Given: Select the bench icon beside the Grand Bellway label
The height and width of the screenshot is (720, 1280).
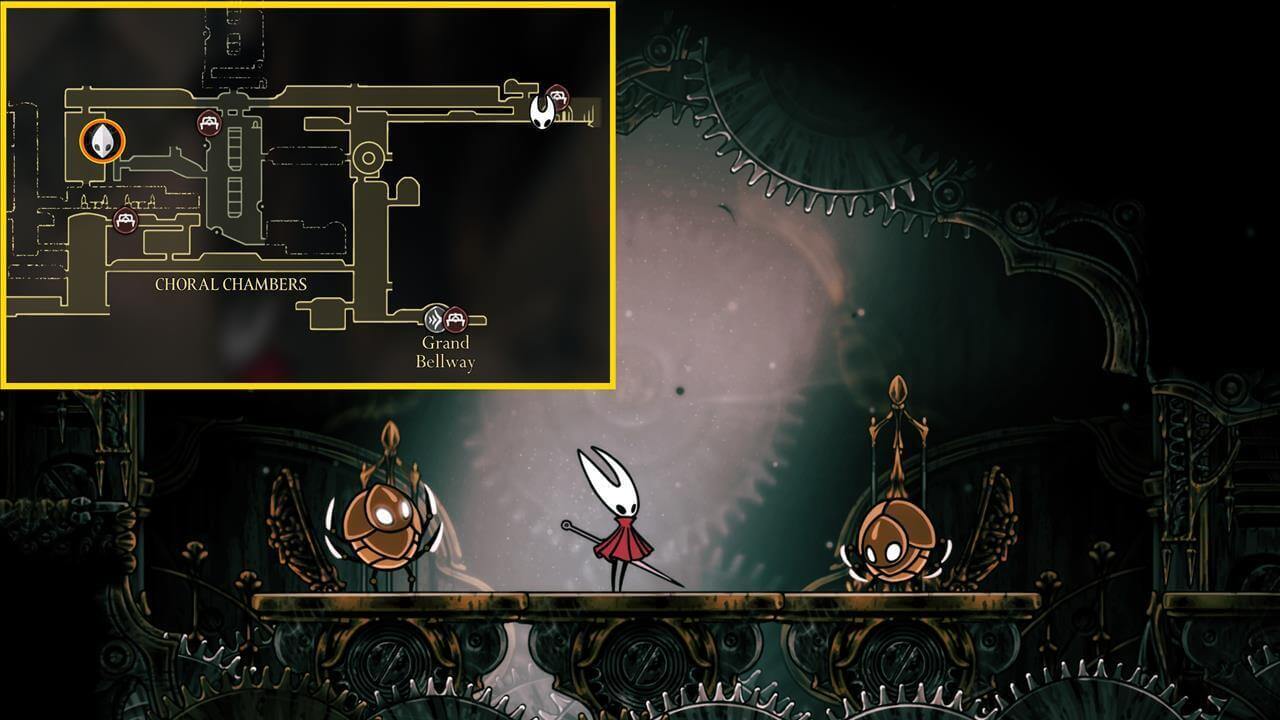Looking at the screenshot, I should coord(456,320).
